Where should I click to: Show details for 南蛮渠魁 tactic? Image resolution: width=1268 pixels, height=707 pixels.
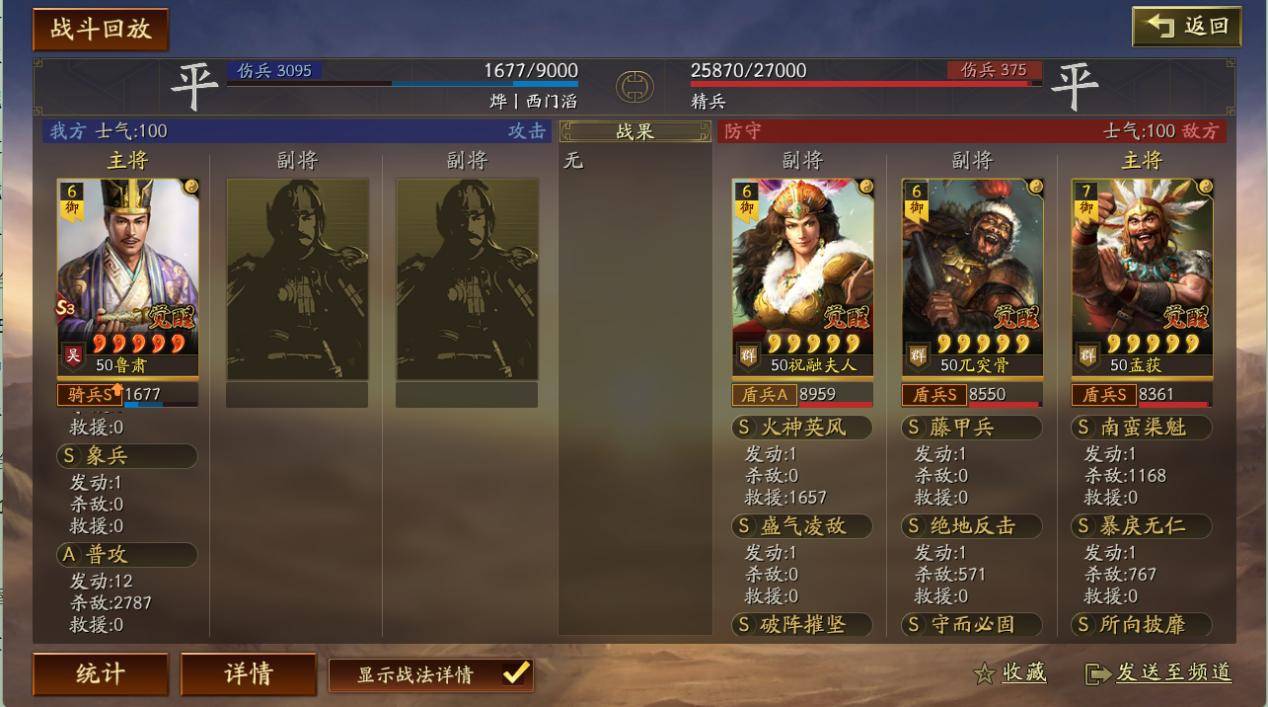point(1142,428)
